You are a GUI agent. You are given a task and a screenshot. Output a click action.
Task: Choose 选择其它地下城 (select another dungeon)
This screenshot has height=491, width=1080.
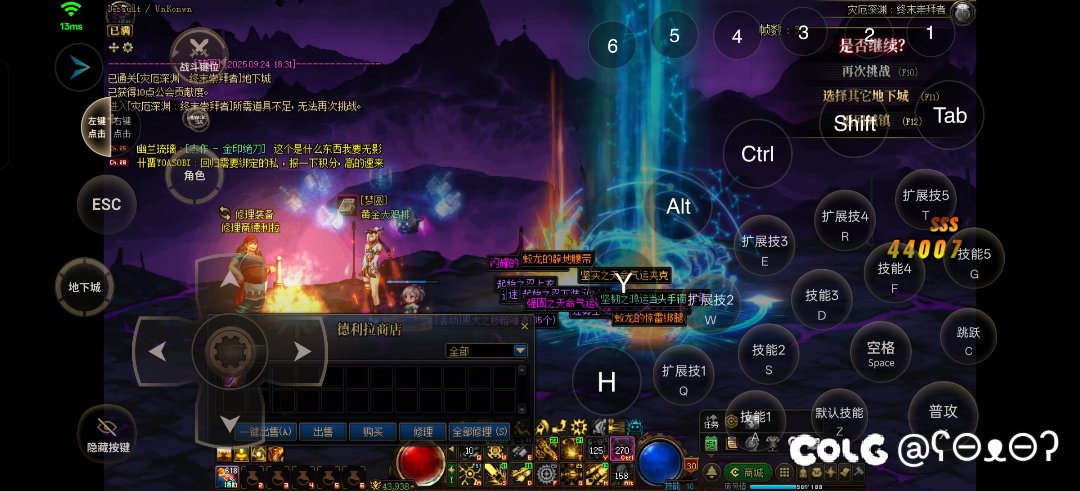click(x=865, y=96)
